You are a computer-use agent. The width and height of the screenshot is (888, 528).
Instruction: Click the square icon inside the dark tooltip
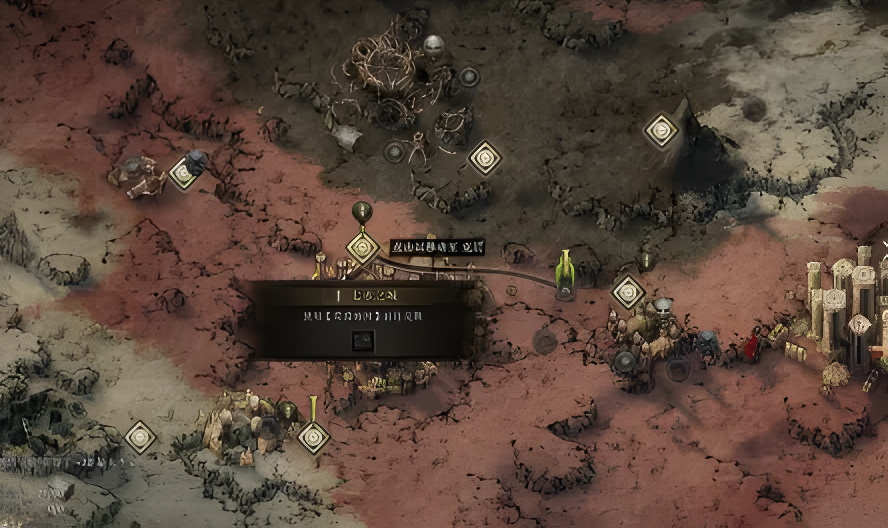[x=362, y=340]
